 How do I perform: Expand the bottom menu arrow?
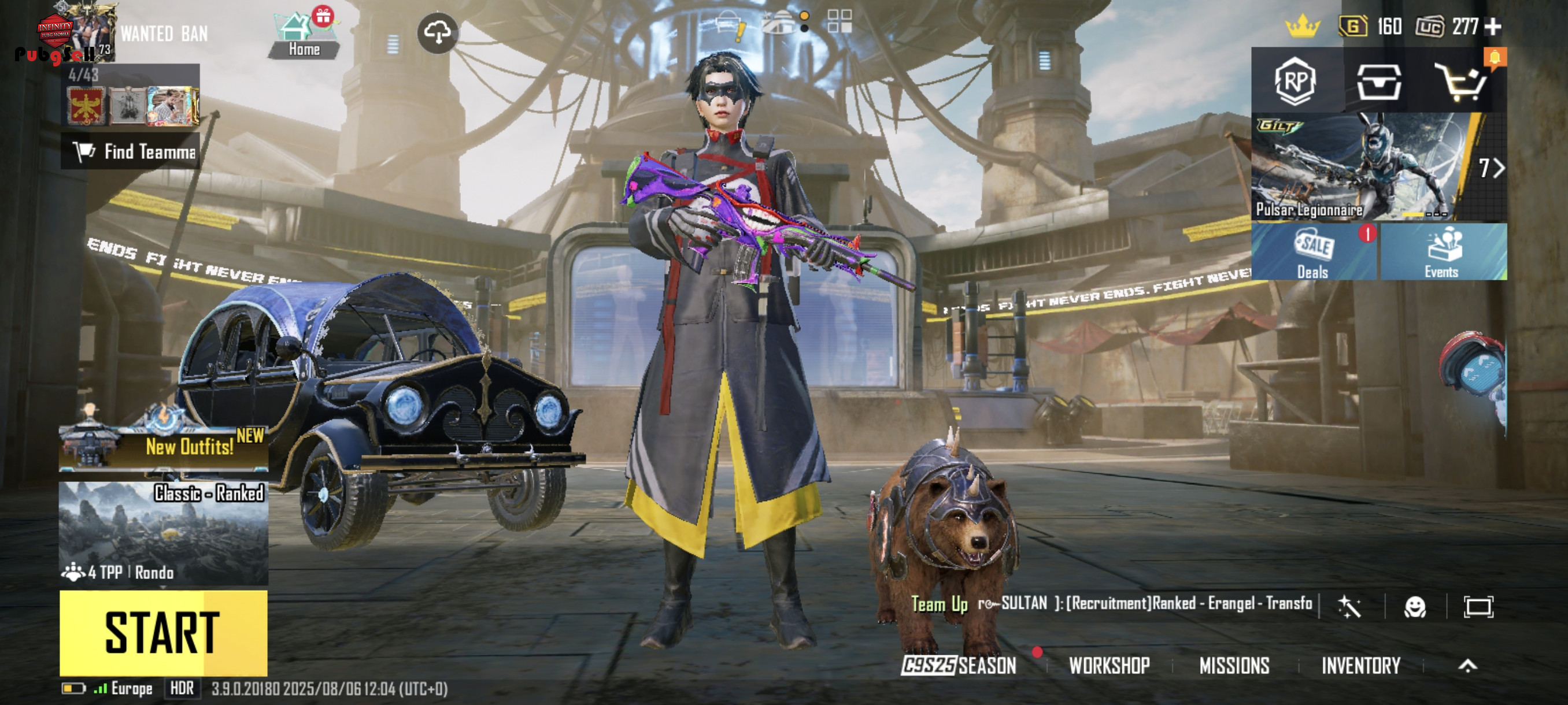(x=1467, y=666)
